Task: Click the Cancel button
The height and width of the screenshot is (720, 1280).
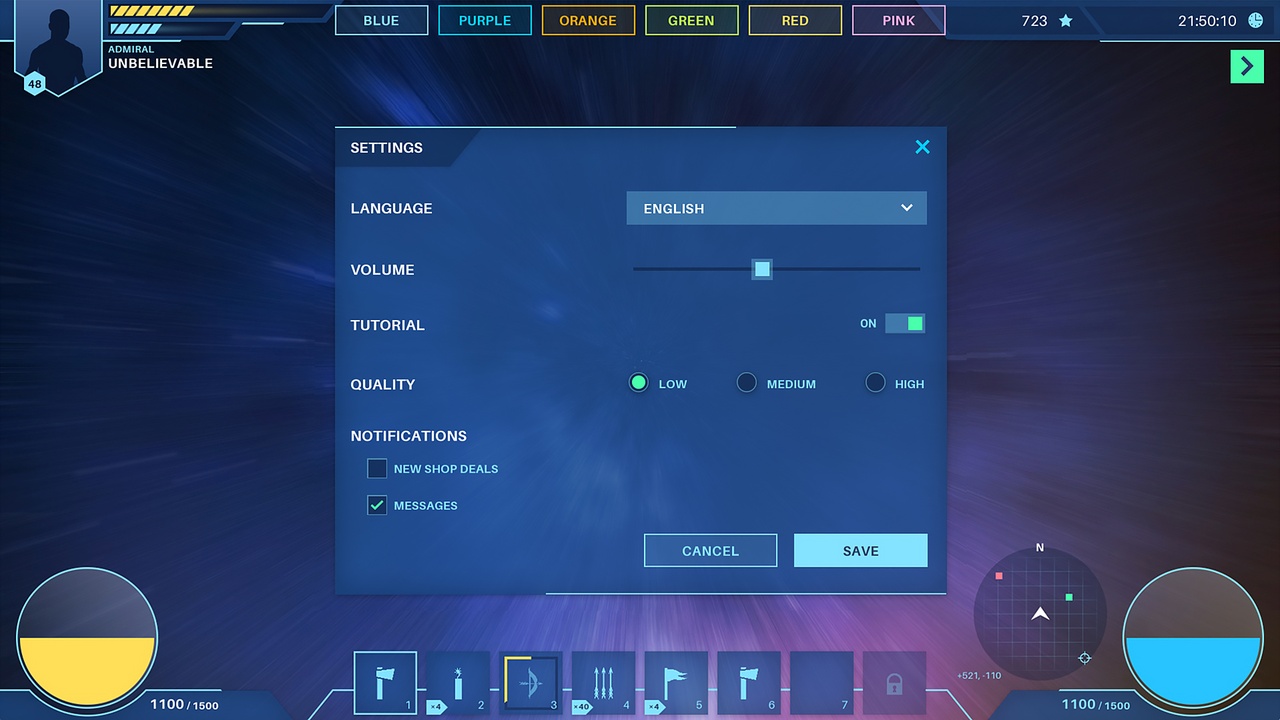Action: [x=710, y=550]
